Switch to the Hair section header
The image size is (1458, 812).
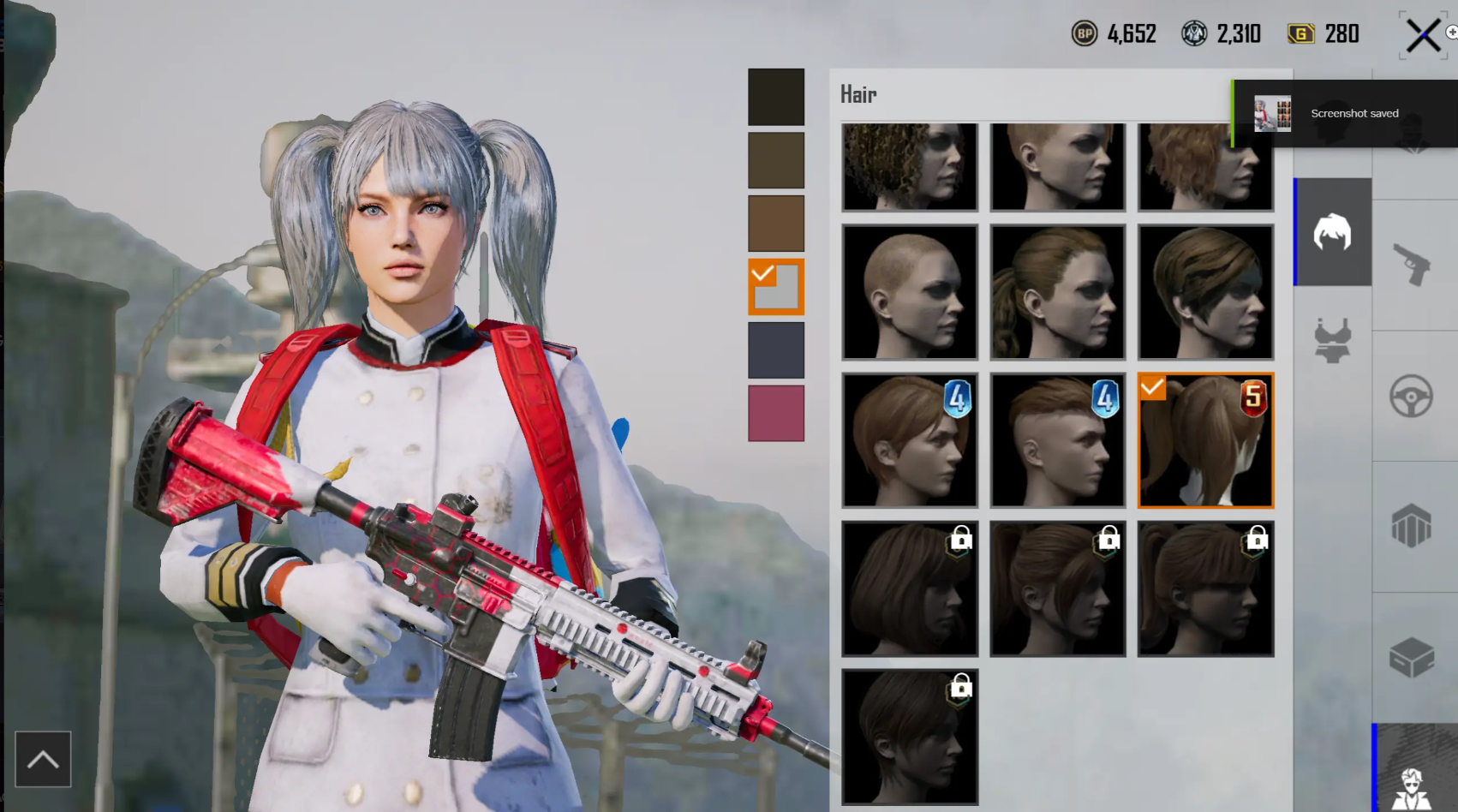[859, 94]
